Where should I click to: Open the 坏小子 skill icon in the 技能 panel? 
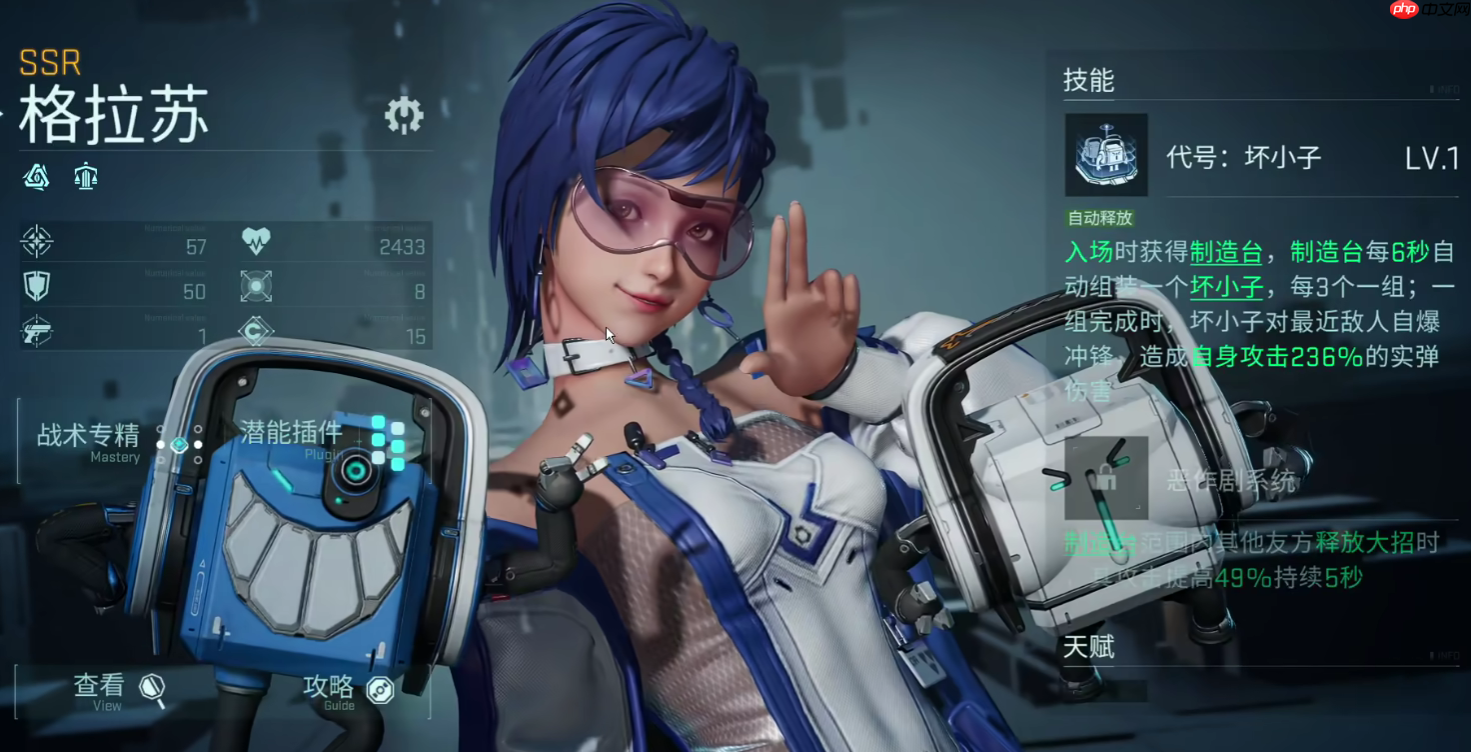click(x=1106, y=157)
